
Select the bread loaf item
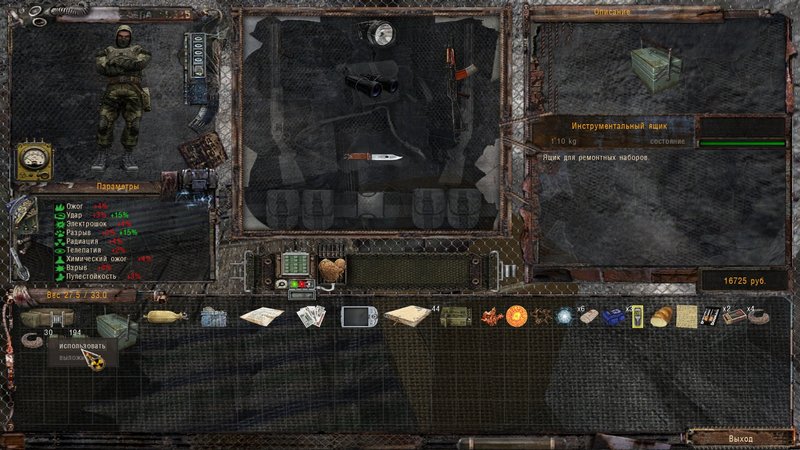[x=661, y=317]
